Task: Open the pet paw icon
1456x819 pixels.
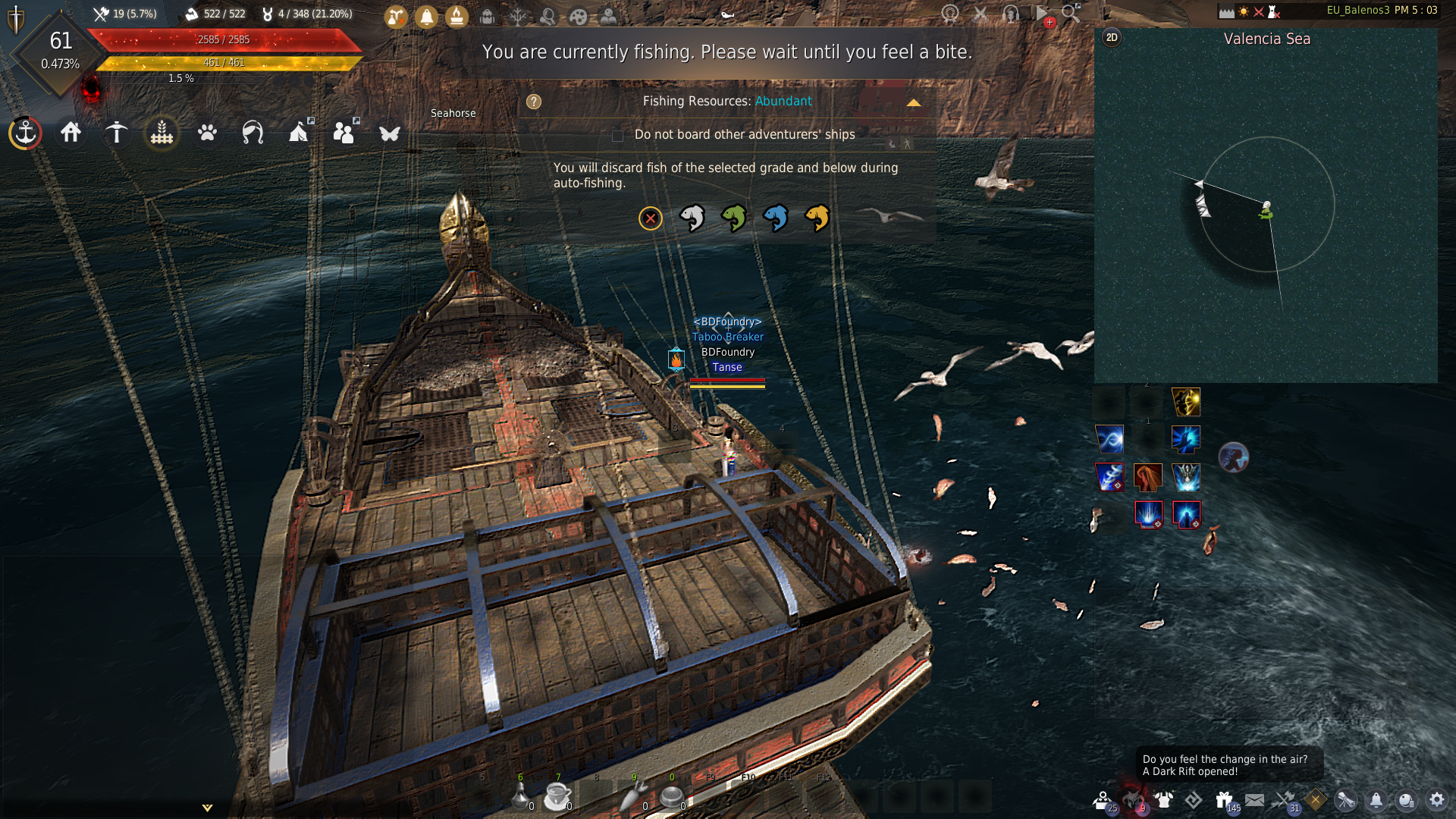Action: 207,133
